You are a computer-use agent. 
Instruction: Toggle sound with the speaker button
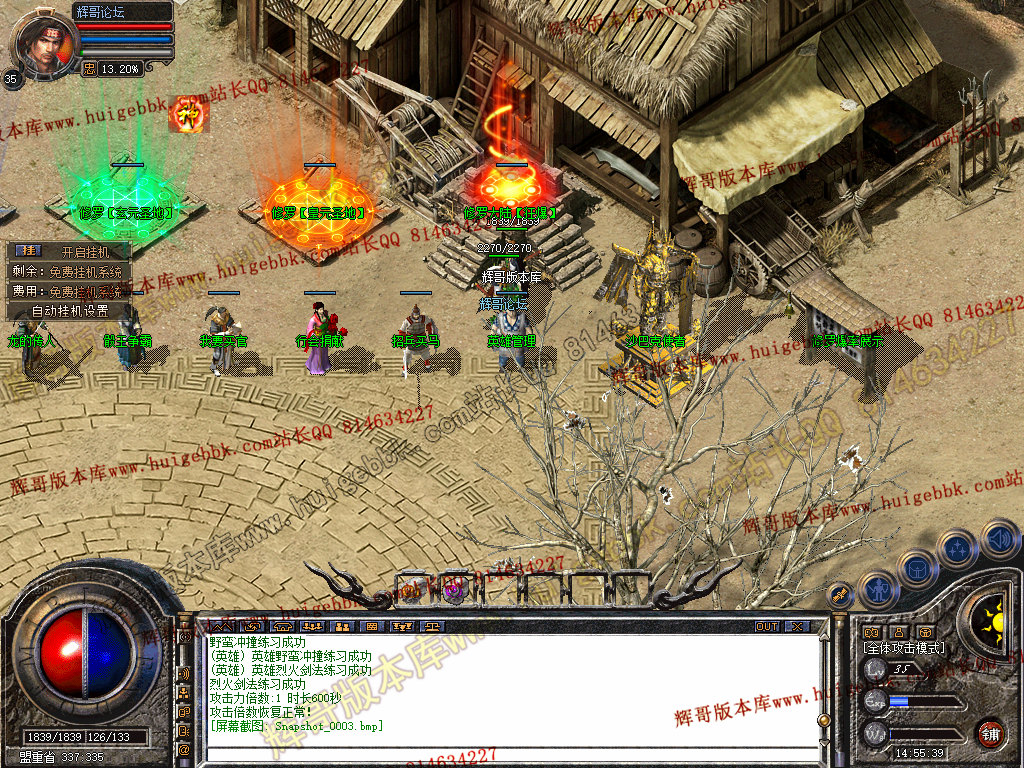[999, 538]
